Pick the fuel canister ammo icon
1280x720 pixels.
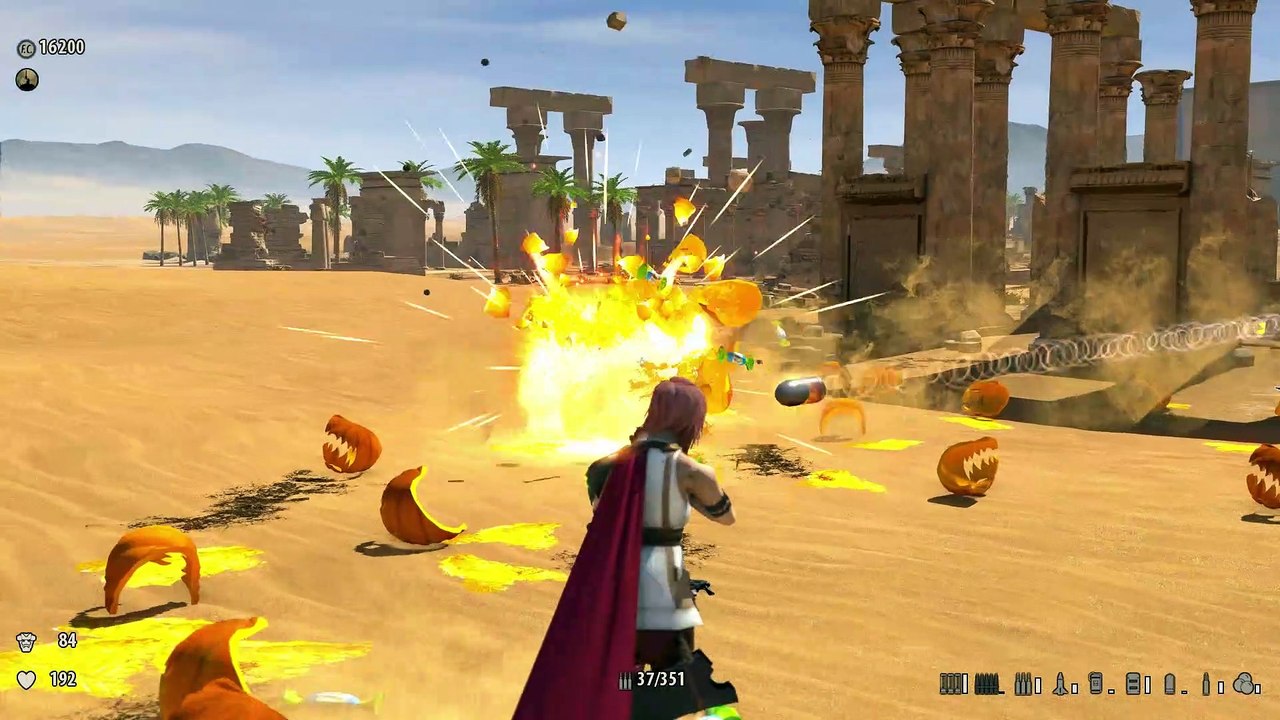pyautogui.click(x=1096, y=683)
